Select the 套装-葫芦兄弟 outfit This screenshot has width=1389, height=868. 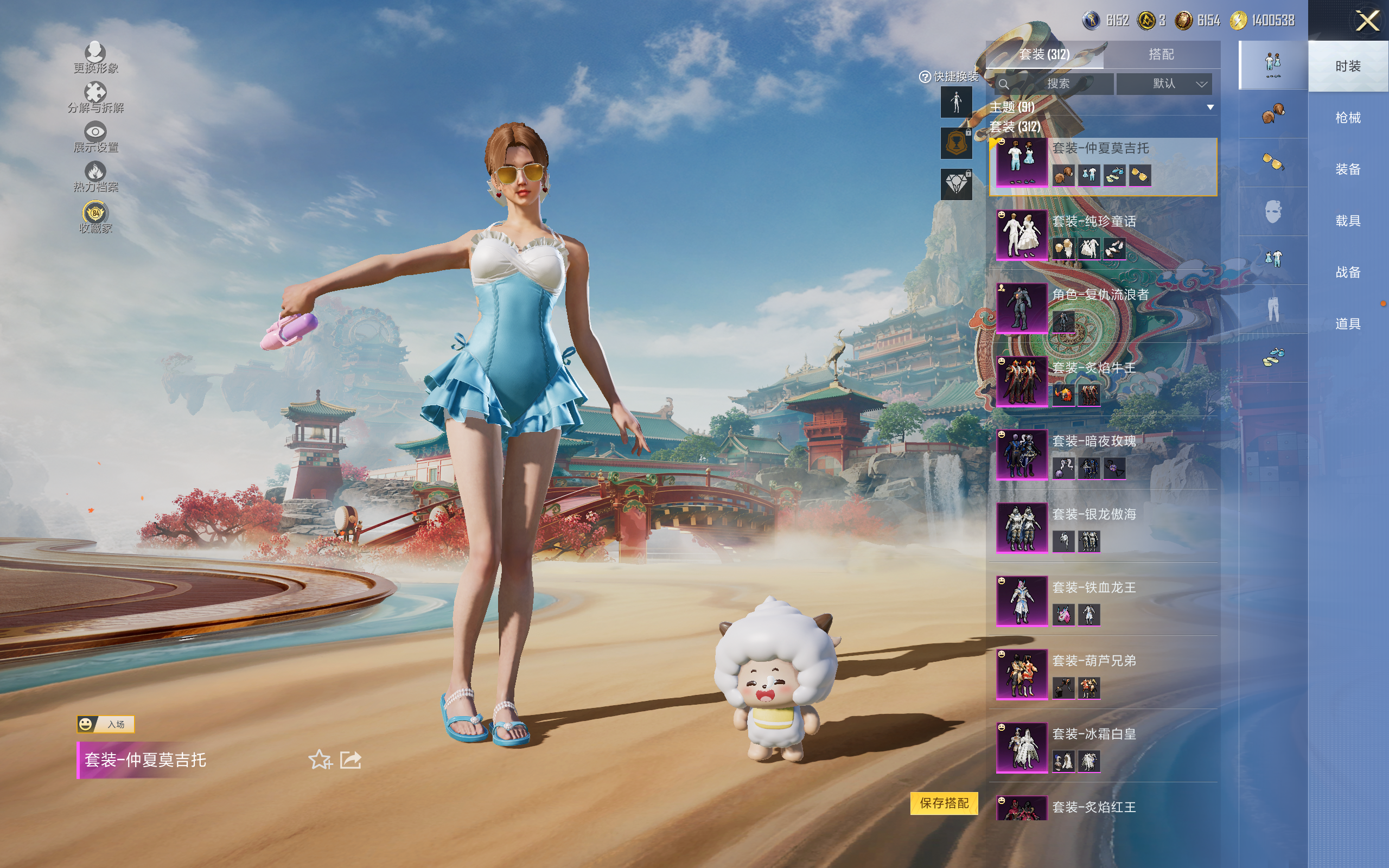pyautogui.click(x=1102, y=674)
